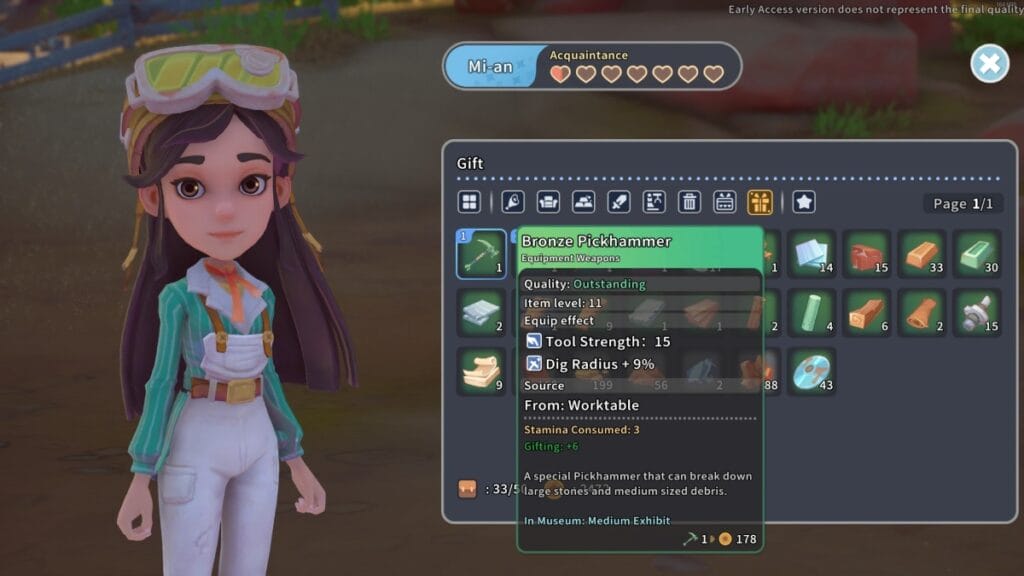The width and height of the screenshot is (1024, 576).
Task: Select the green cylinder stack of 4
Action: pyautogui.click(x=811, y=312)
